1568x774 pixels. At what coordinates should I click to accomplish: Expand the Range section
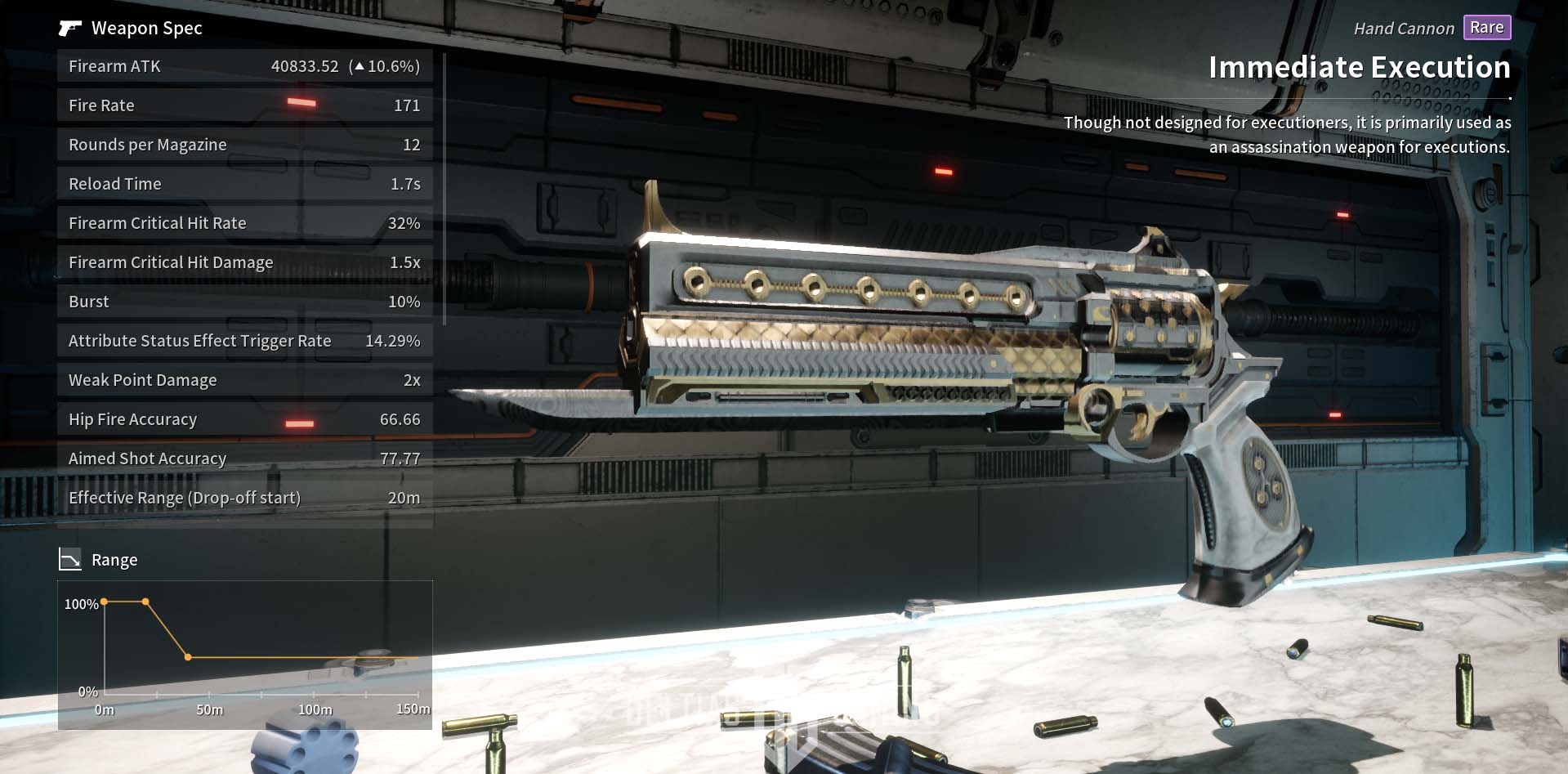[114, 559]
